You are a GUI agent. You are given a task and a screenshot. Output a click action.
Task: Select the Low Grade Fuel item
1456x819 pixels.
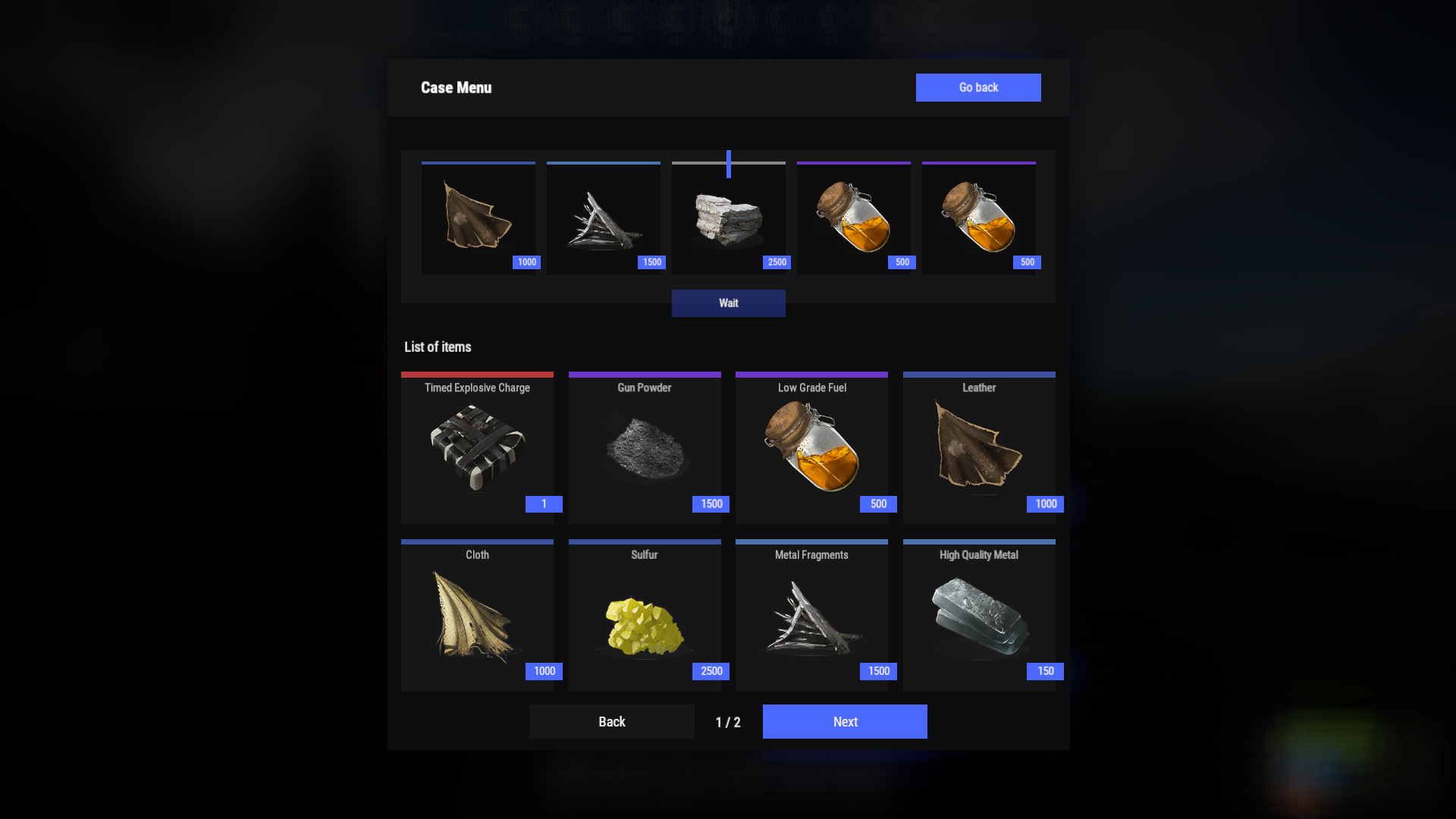pyautogui.click(x=811, y=447)
